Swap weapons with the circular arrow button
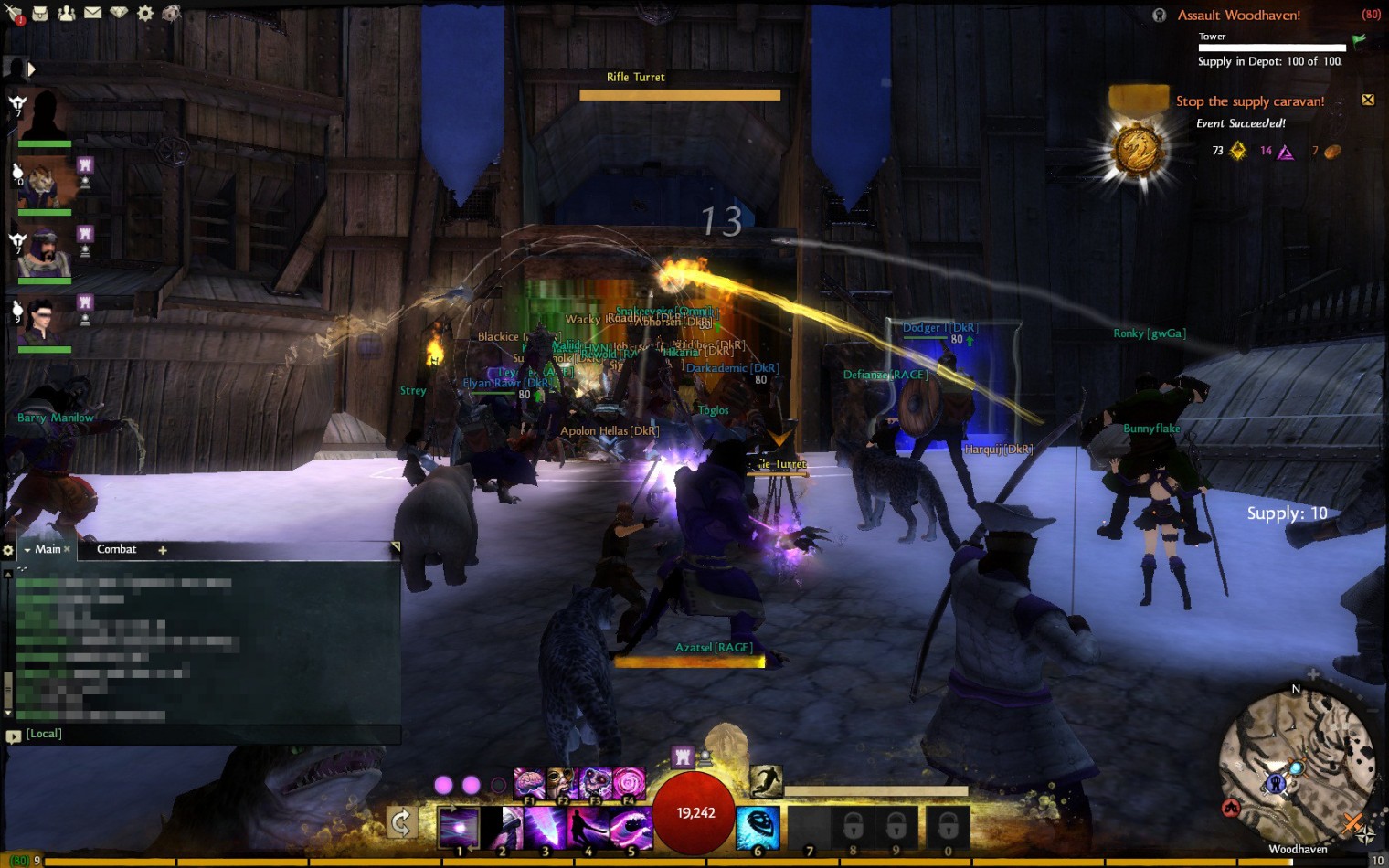This screenshot has width=1389, height=868. tap(401, 823)
